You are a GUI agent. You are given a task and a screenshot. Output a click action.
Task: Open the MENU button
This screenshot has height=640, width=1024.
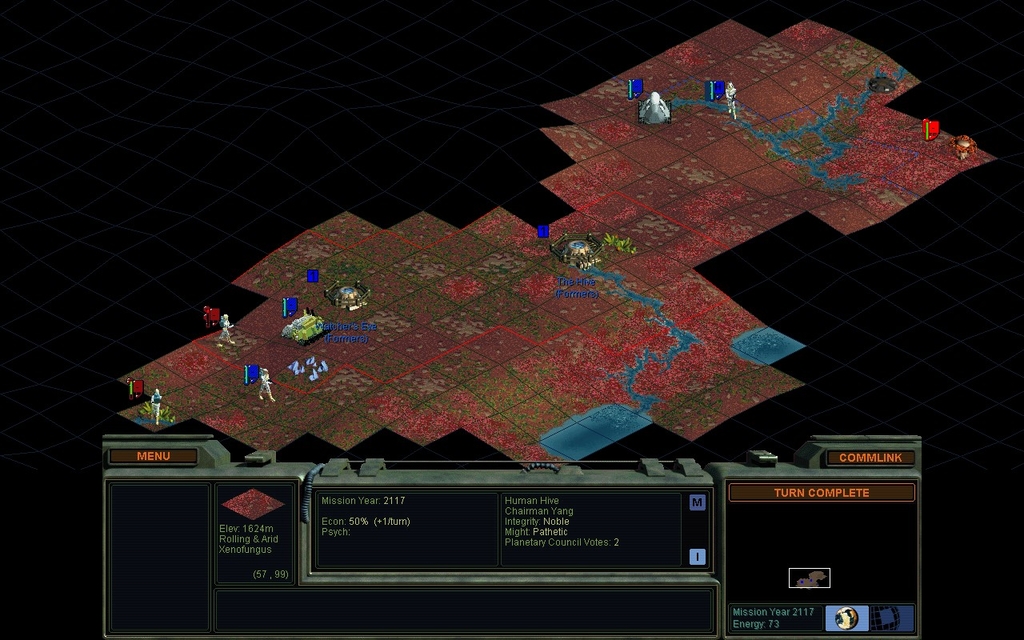(x=153, y=456)
